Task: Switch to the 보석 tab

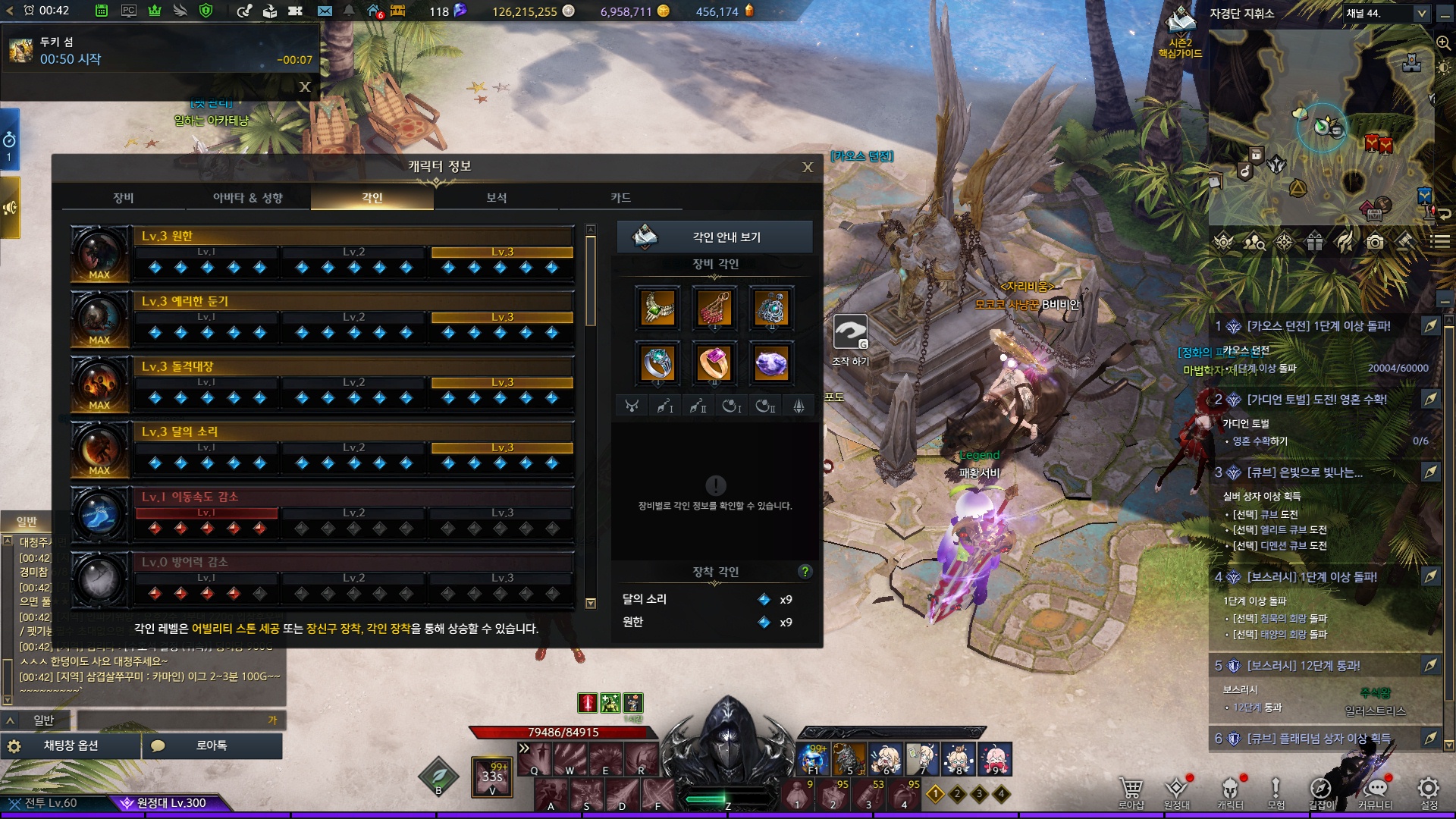Action: (x=497, y=198)
